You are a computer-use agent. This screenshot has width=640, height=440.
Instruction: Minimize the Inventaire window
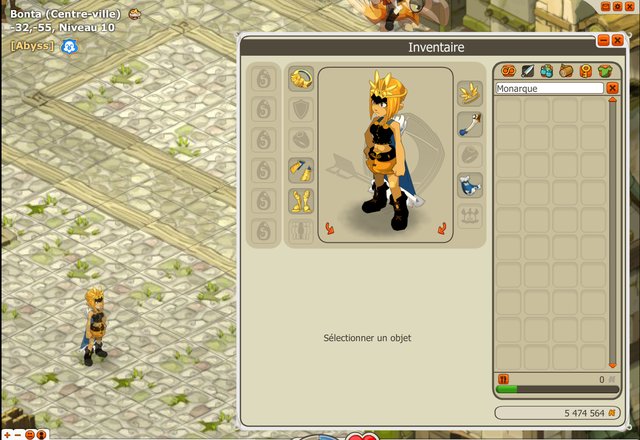click(x=603, y=40)
